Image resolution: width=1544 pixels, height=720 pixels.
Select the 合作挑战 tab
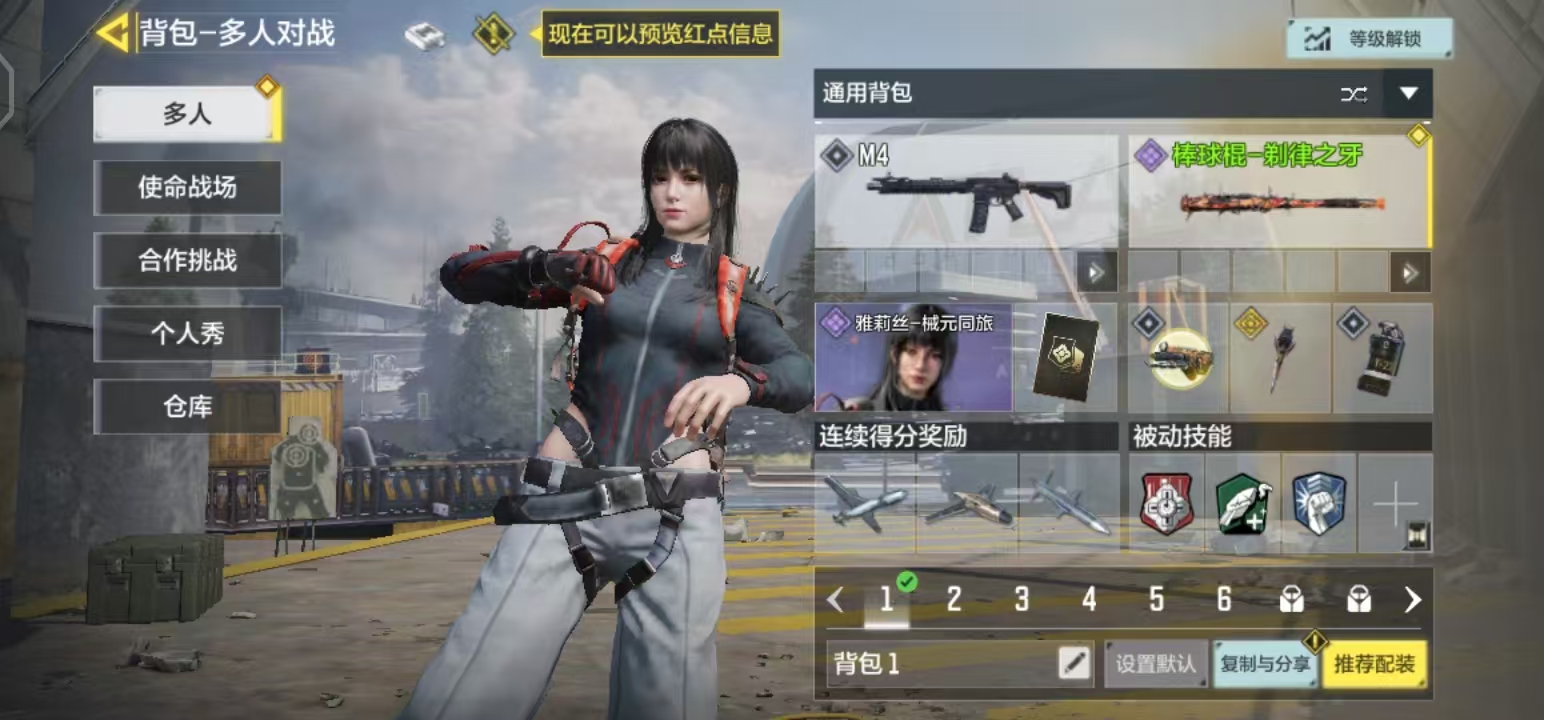[187, 260]
